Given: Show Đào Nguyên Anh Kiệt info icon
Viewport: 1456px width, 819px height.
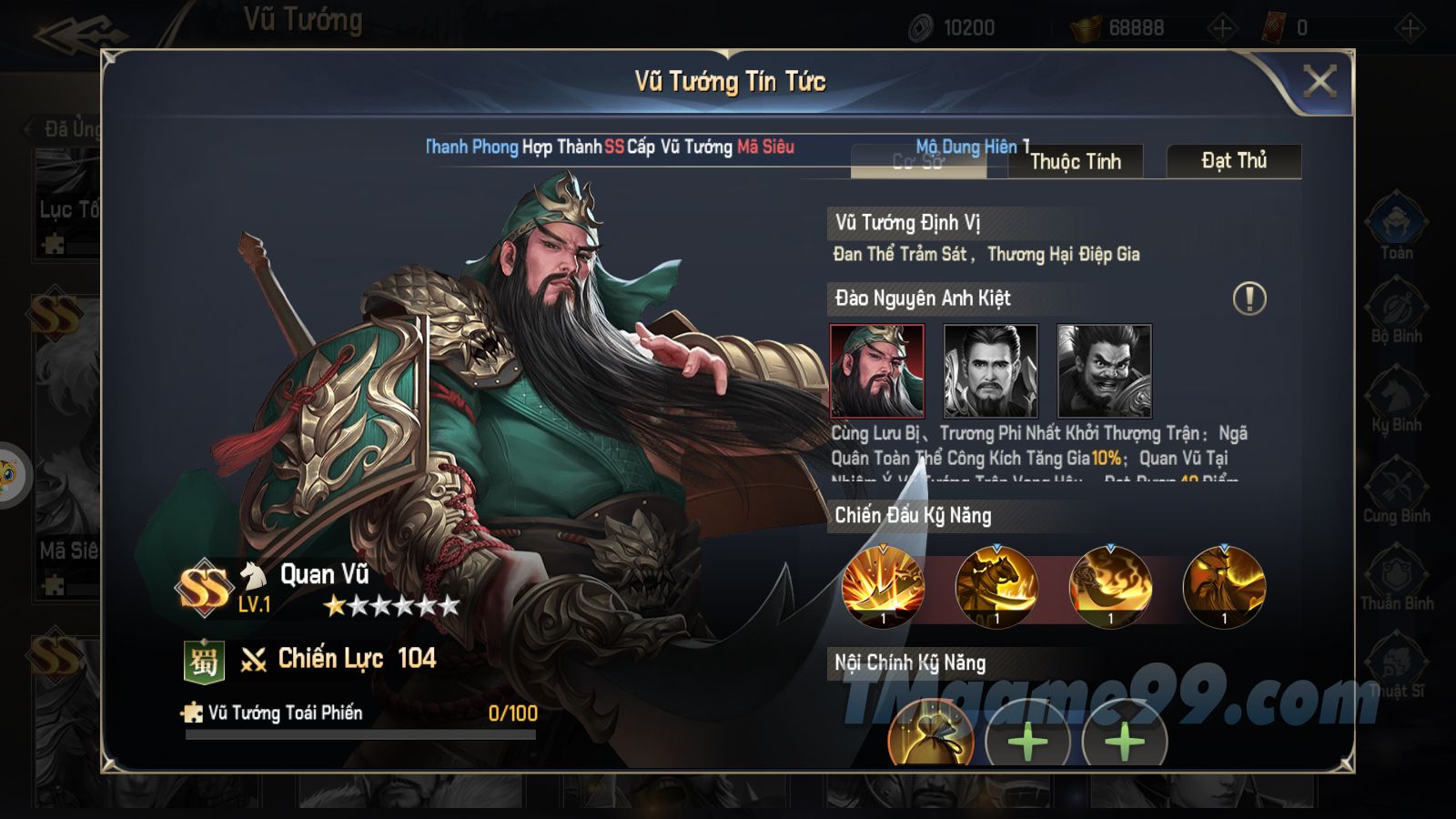Looking at the screenshot, I should point(1249,298).
